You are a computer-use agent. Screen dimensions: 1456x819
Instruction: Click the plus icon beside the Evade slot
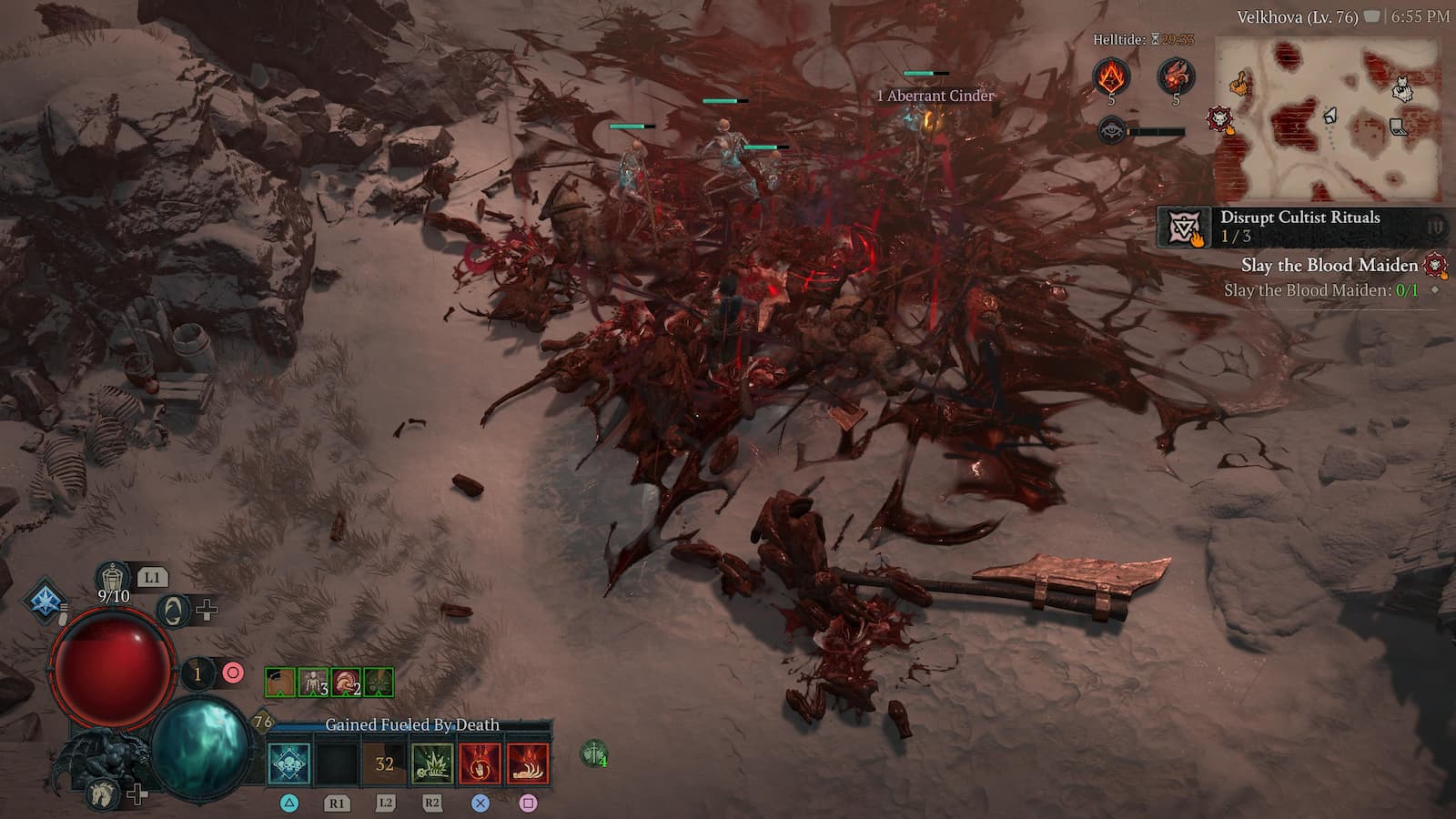[207, 610]
